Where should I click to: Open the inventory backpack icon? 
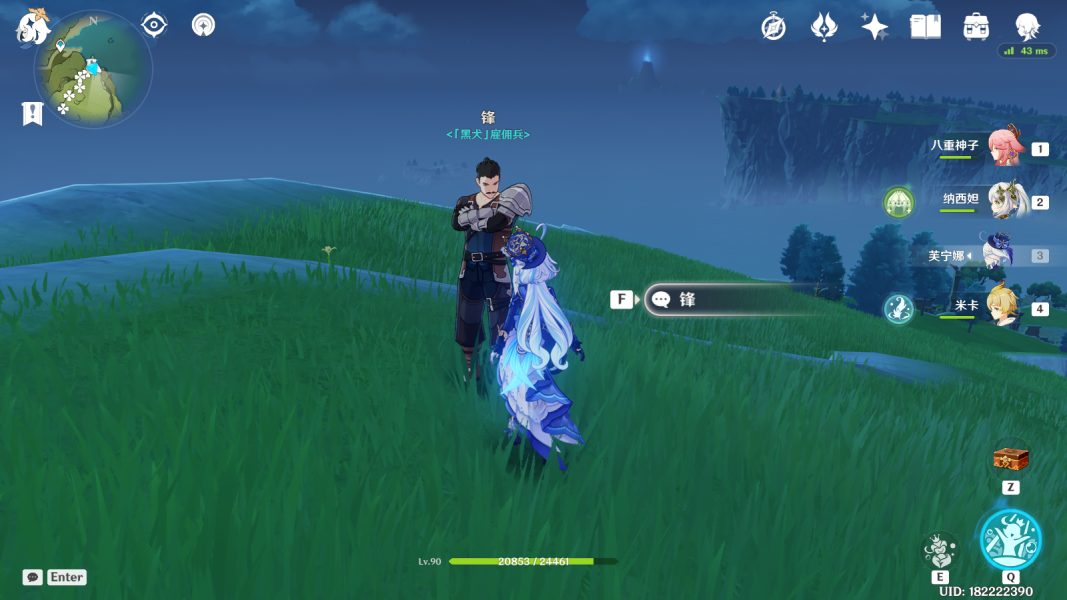pyautogui.click(x=976, y=27)
